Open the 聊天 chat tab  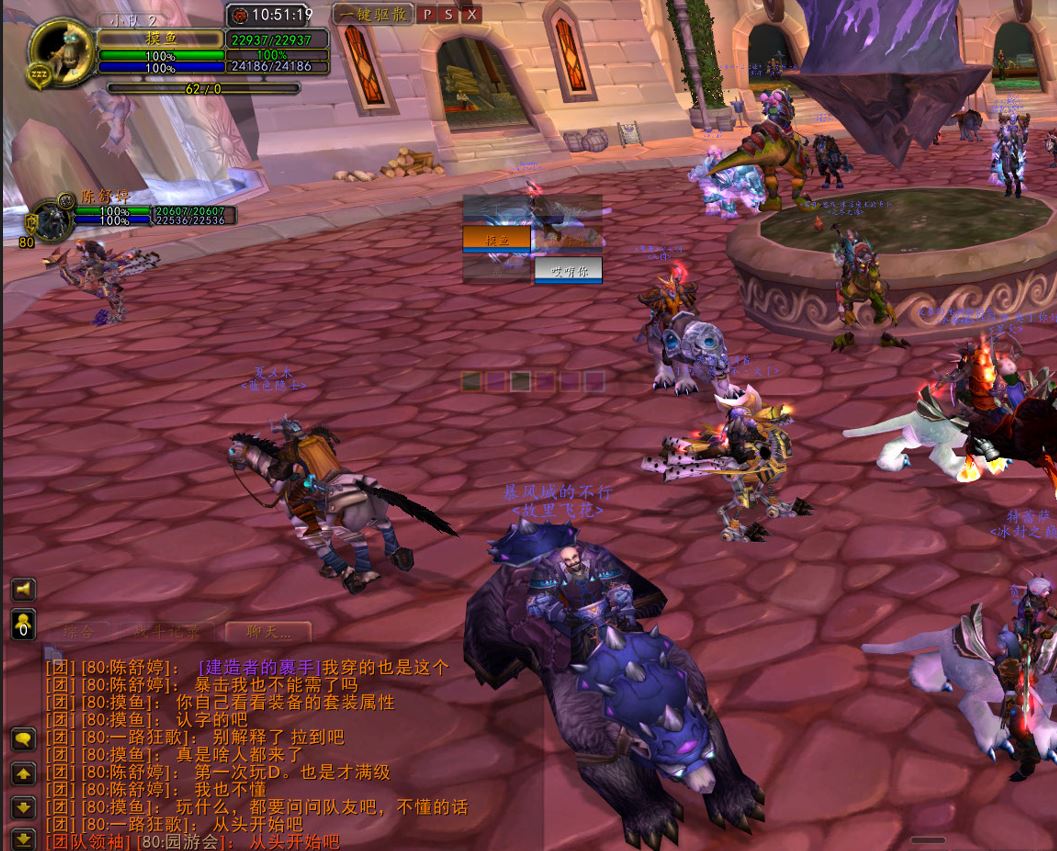pyautogui.click(x=267, y=631)
